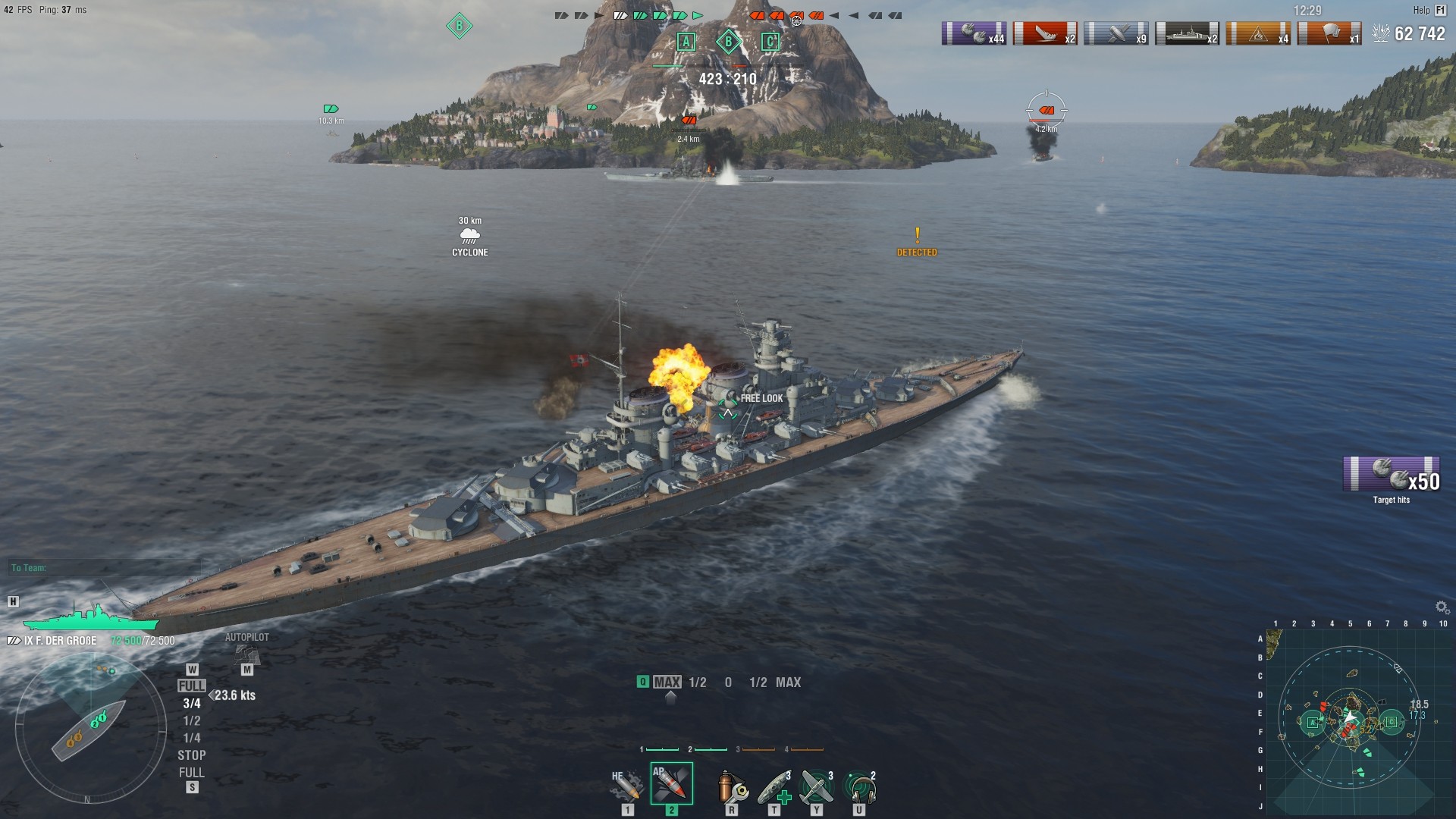Click MAX left rudder indicator
Screen dimensions: 1456x819
(x=669, y=682)
